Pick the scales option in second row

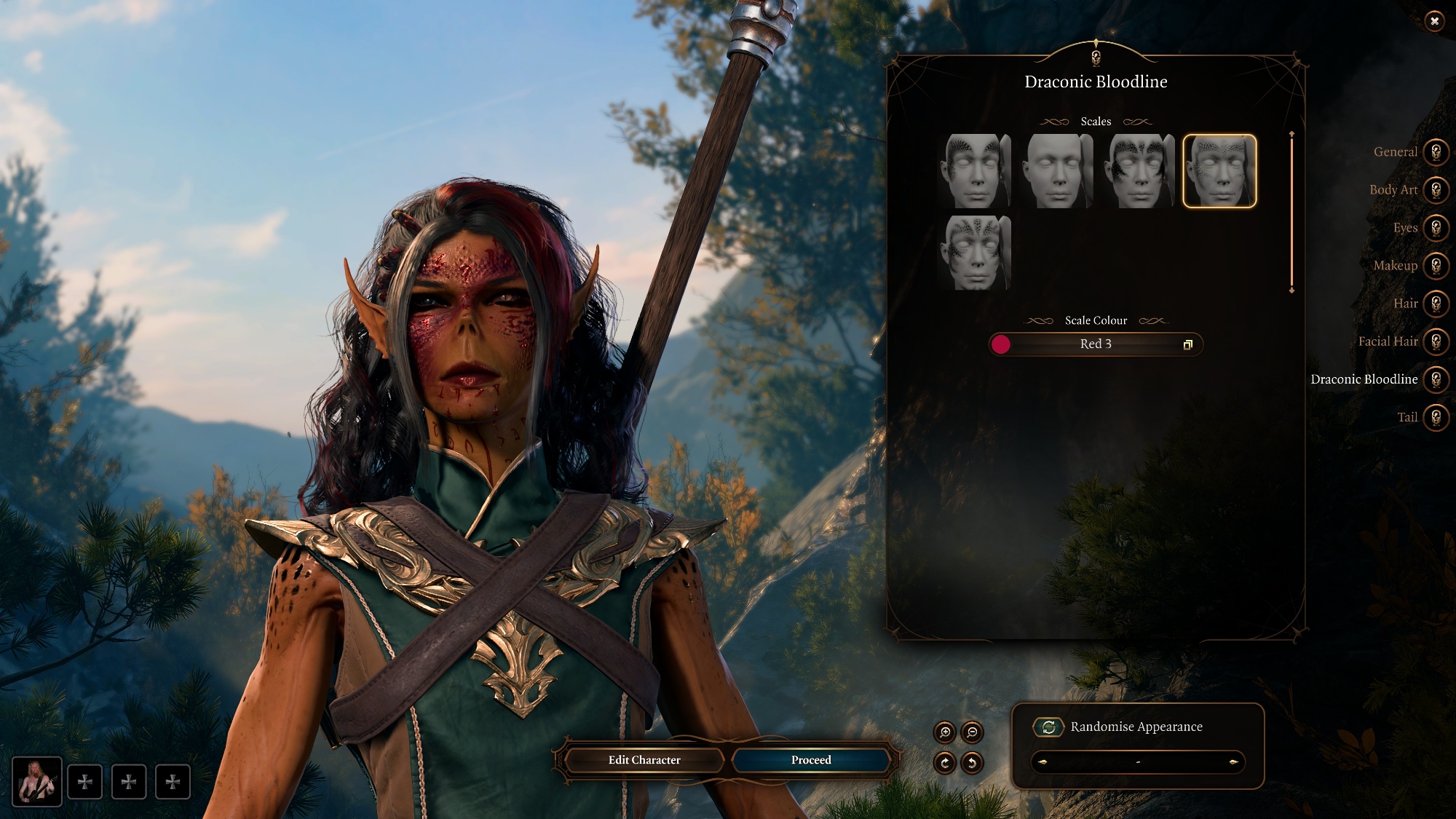click(x=975, y=253)
